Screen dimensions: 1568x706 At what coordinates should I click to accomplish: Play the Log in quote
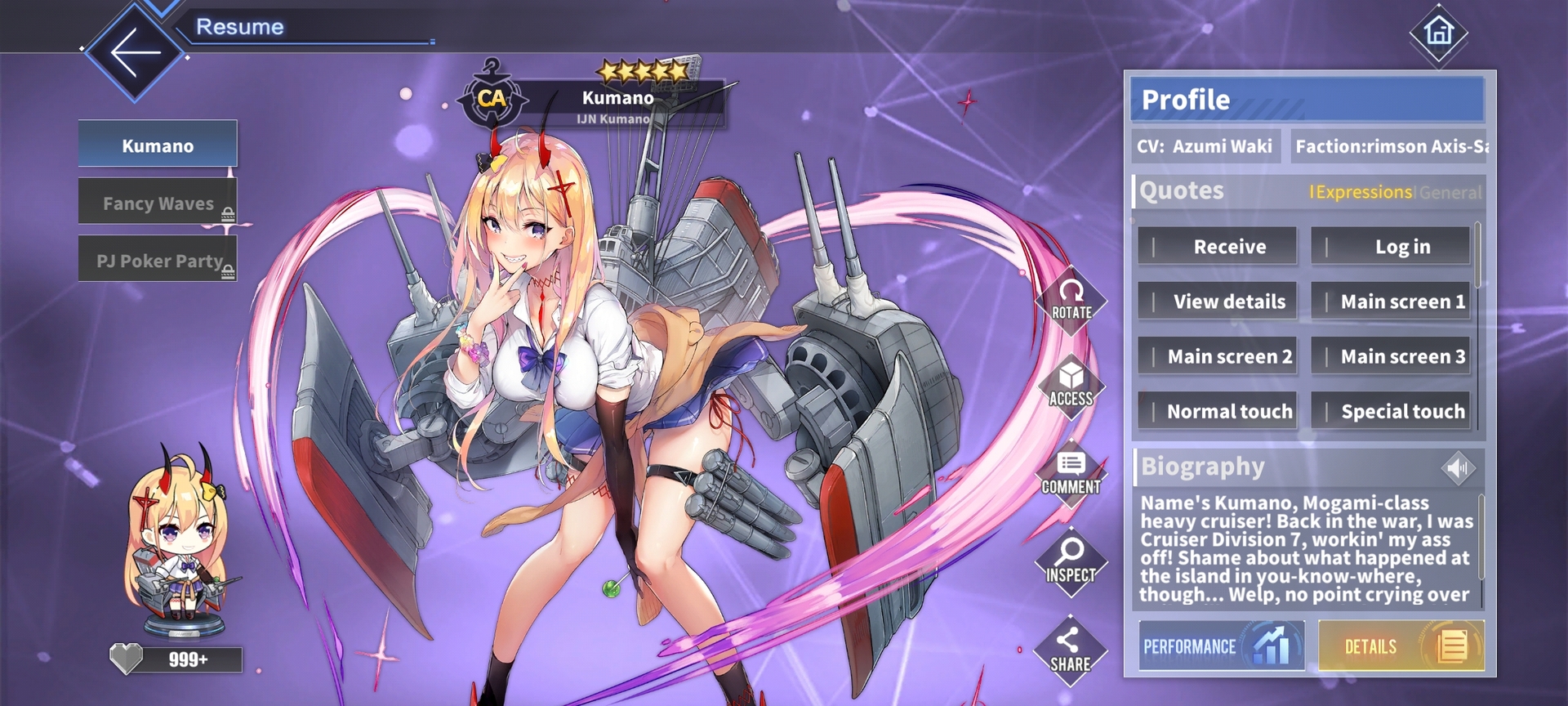click(x=1390, y=246)
